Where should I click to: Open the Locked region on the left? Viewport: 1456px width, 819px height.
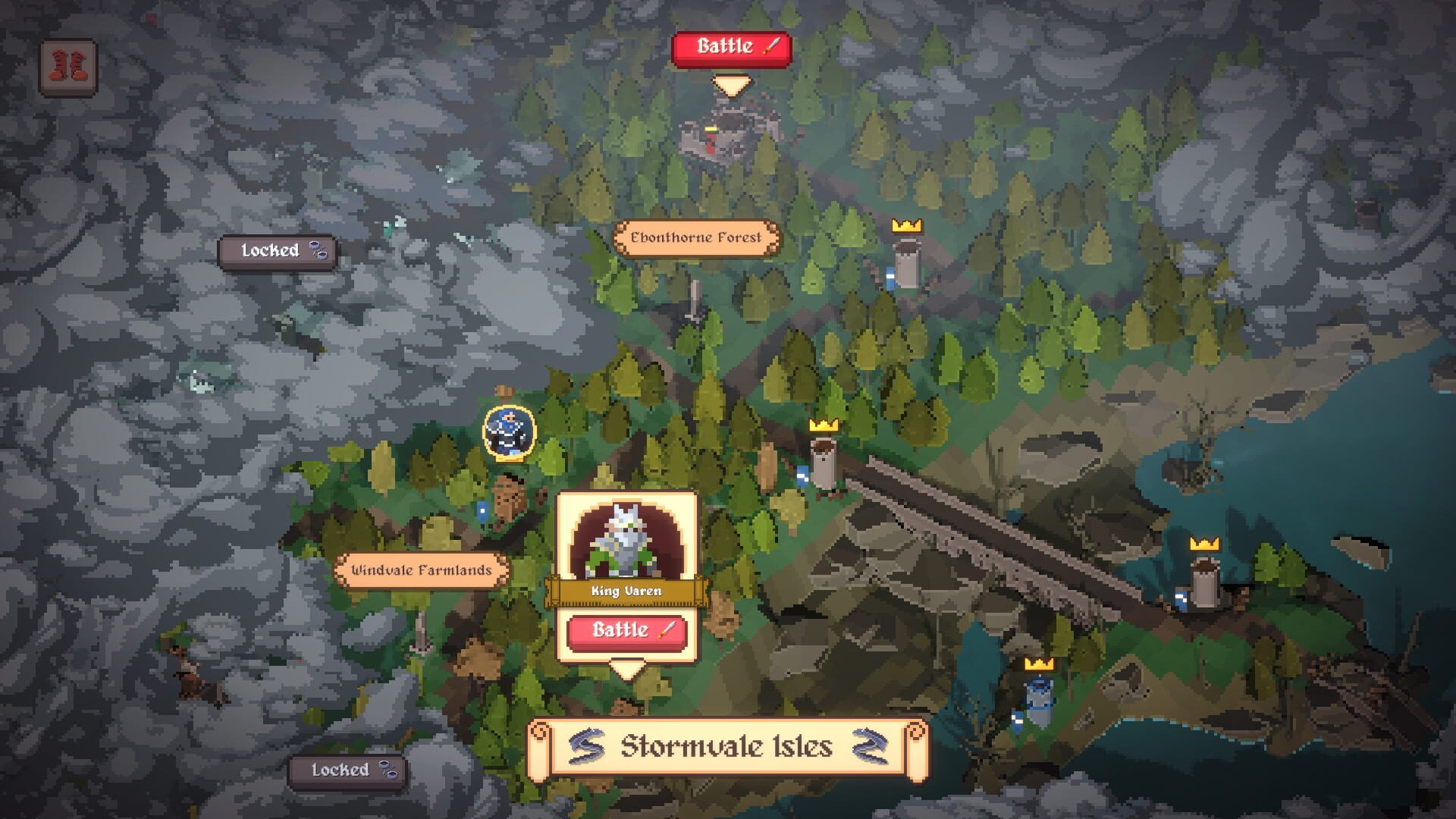coord(278,250)
